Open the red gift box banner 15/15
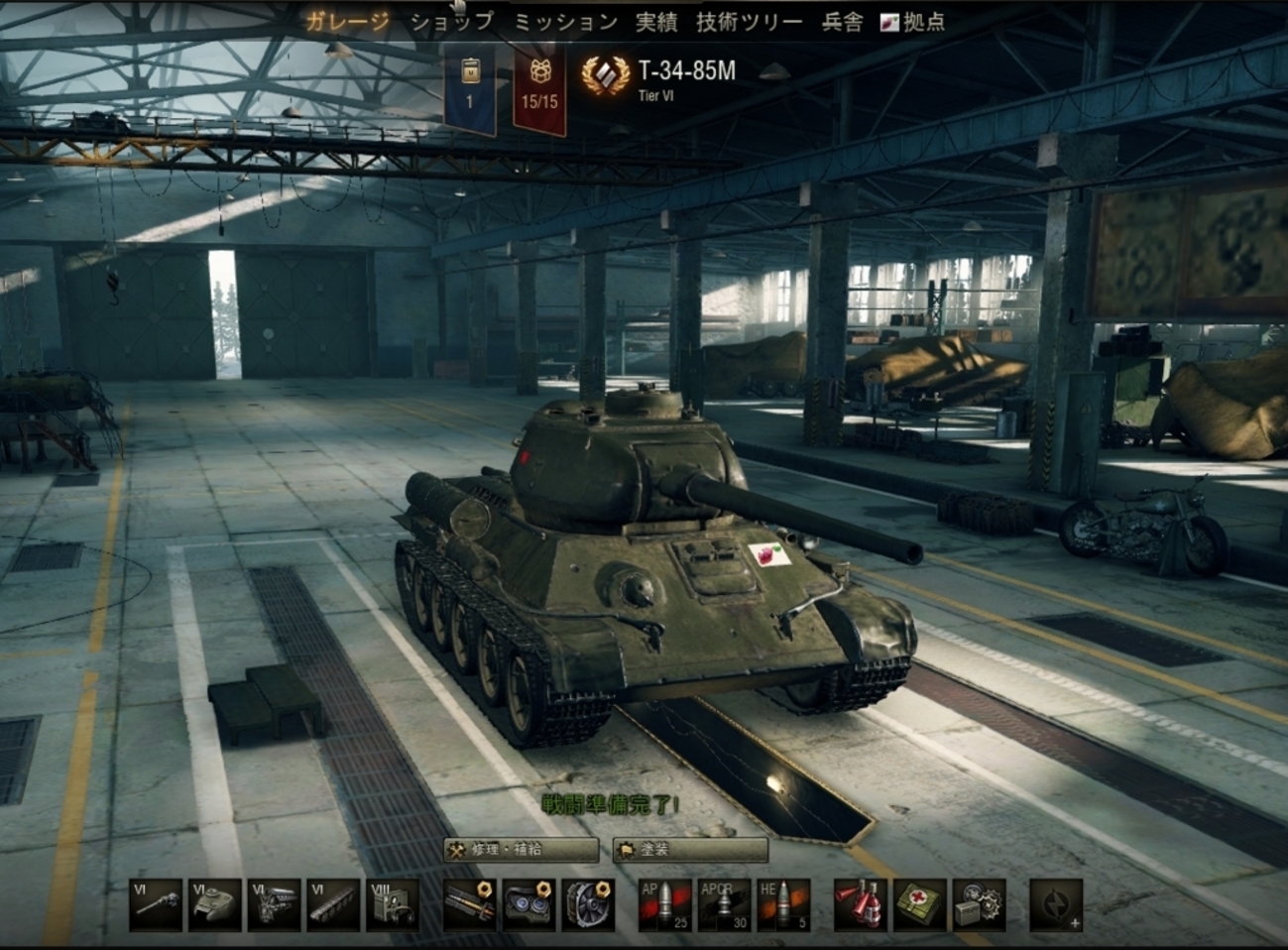The height and width of the screenshot is (950, 1288). coord(539,89)
